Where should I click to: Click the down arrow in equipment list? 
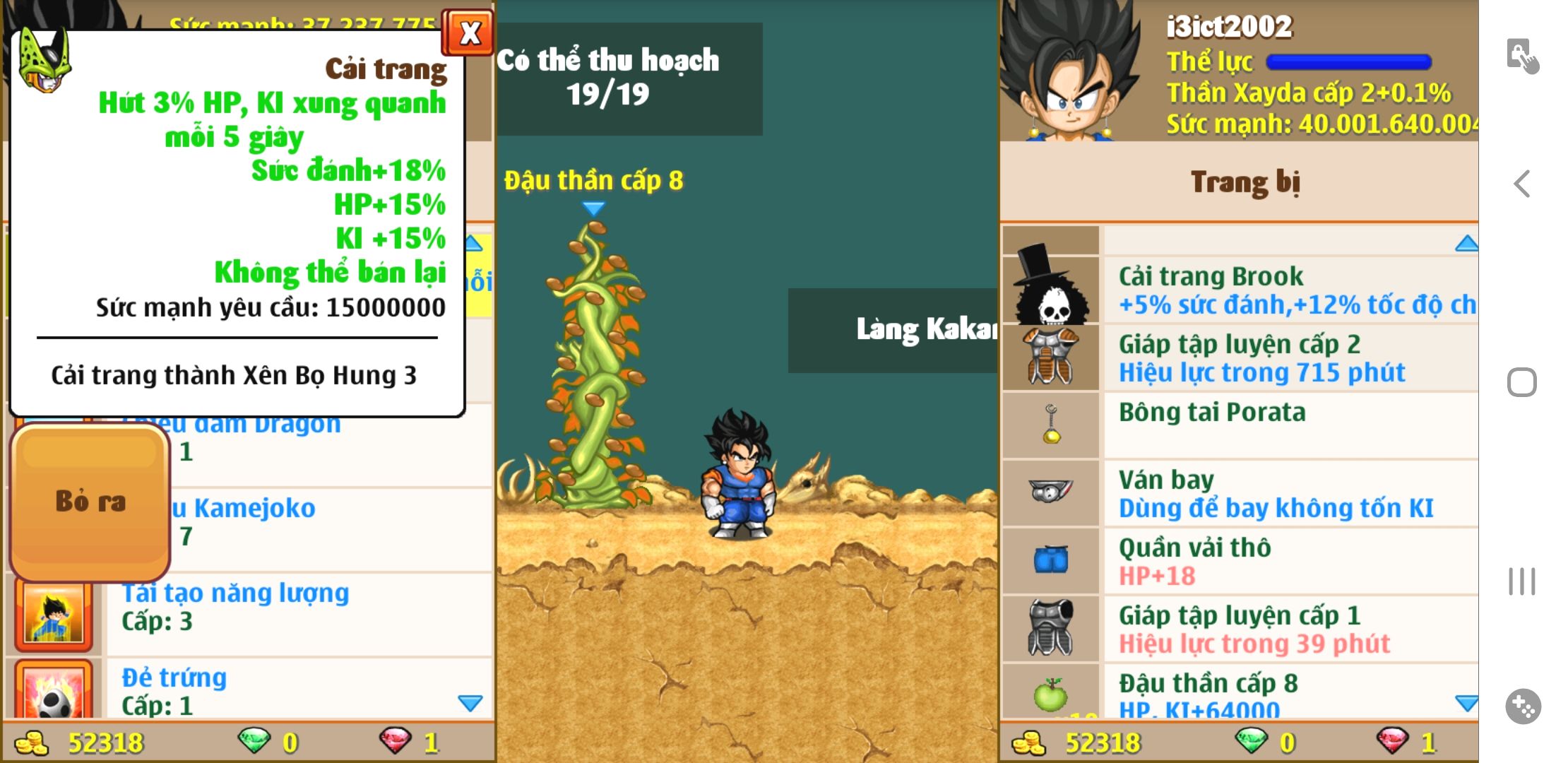pyautogui.click(x=1466, y=703)
